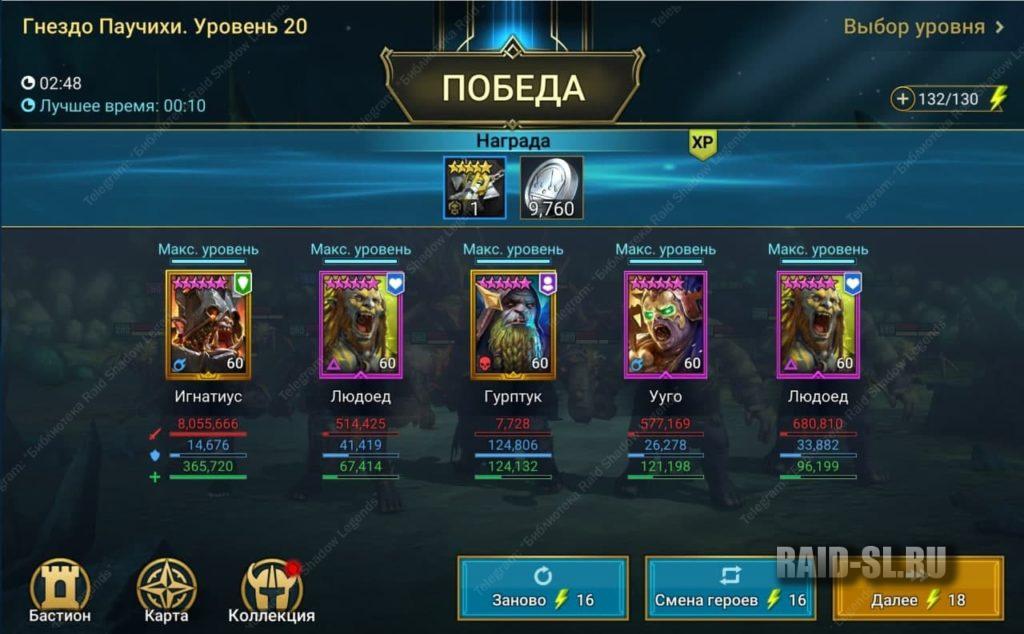Select the Гурптук hero portrait
Image resolution: width=1024 pixels, height=634 pixels.
tap(512, 324)
